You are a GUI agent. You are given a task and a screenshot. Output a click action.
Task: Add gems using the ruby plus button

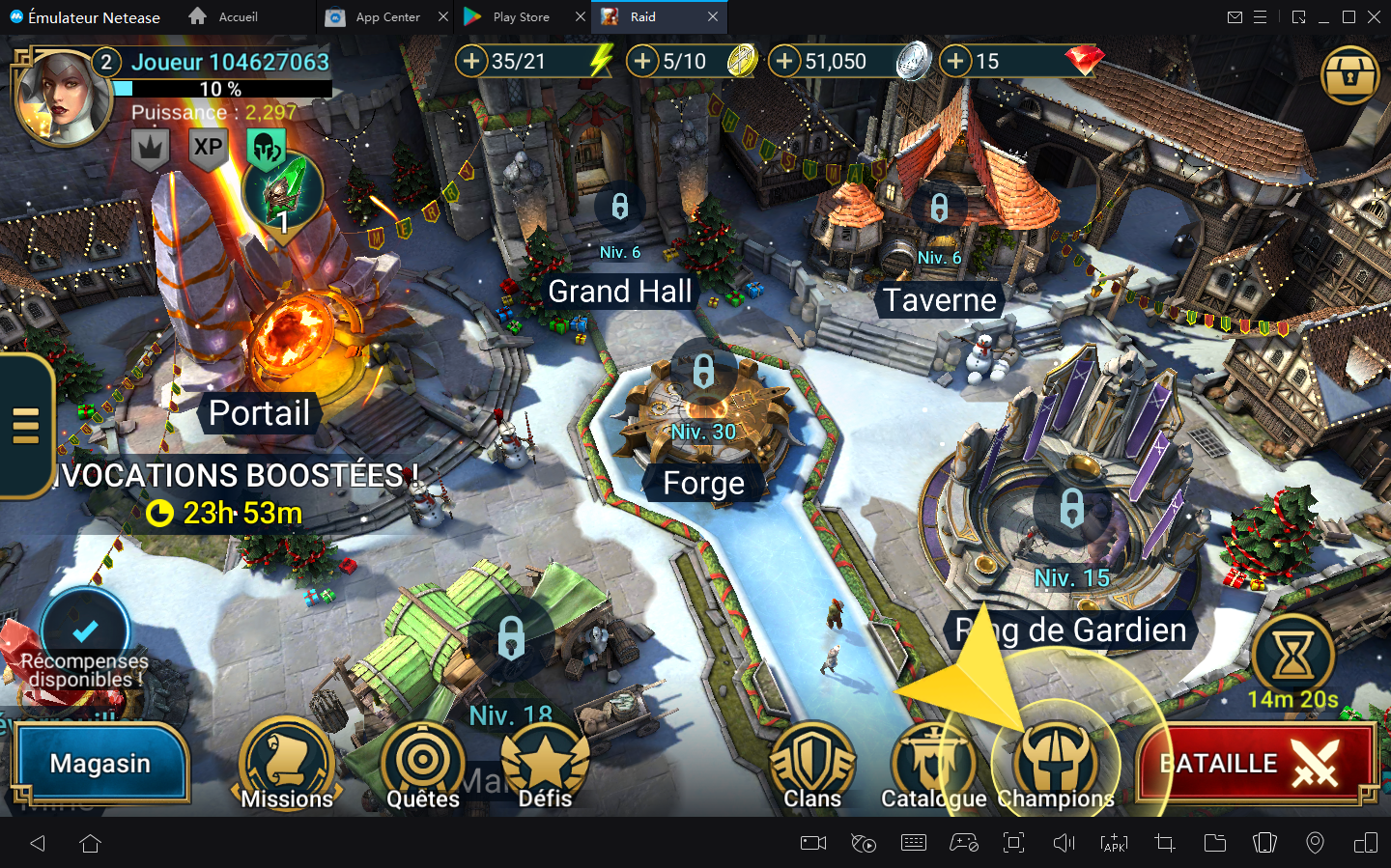(955, 62)
